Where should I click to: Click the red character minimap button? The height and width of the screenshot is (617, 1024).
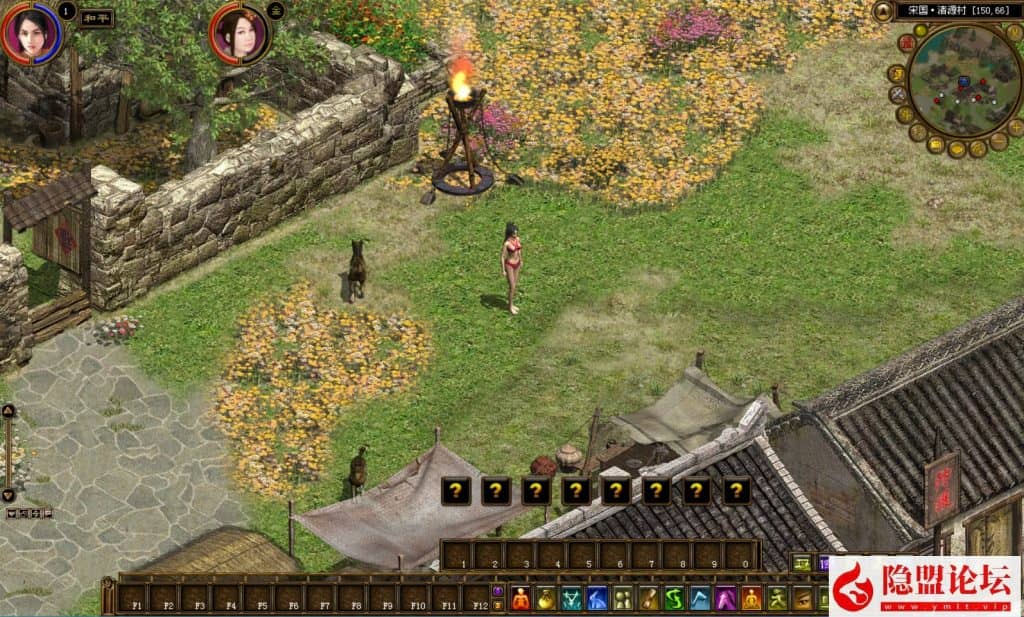coord(906,43)
